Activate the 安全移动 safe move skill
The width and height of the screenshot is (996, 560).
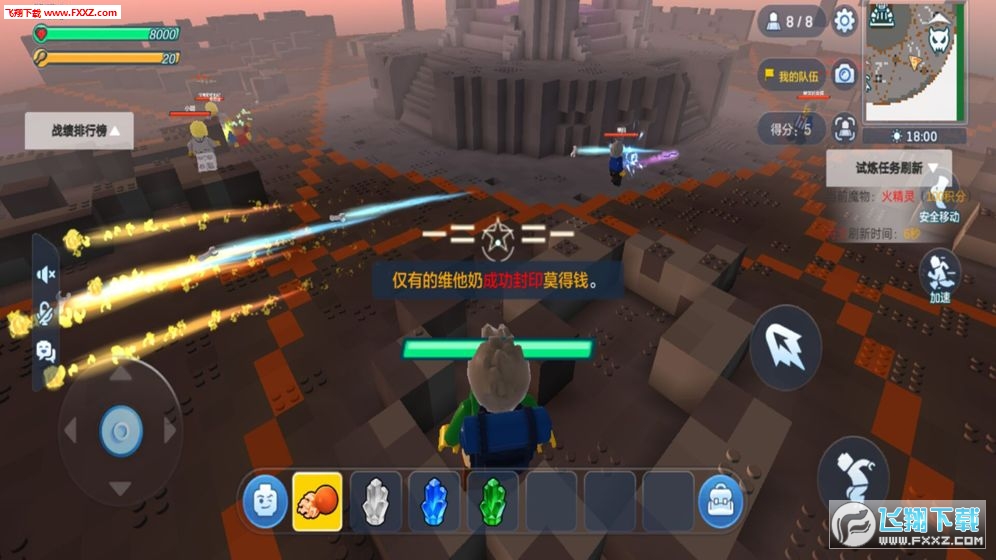(939, 193)
